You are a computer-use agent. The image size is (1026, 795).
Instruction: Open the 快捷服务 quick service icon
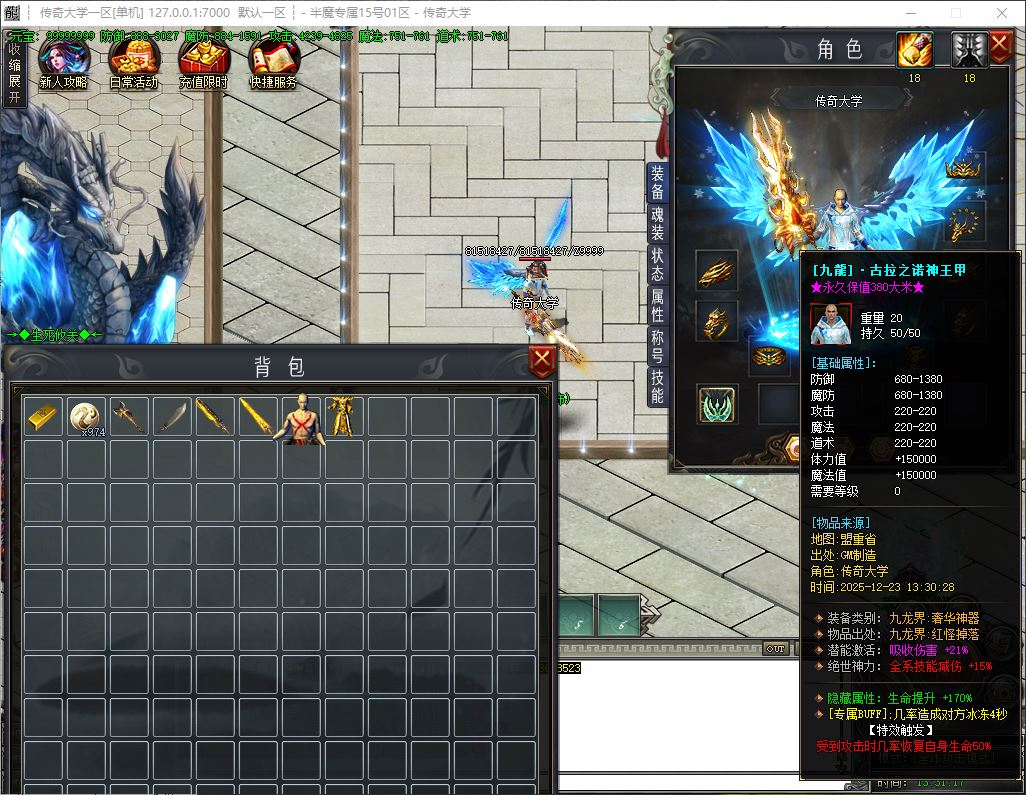click(273, 64)
